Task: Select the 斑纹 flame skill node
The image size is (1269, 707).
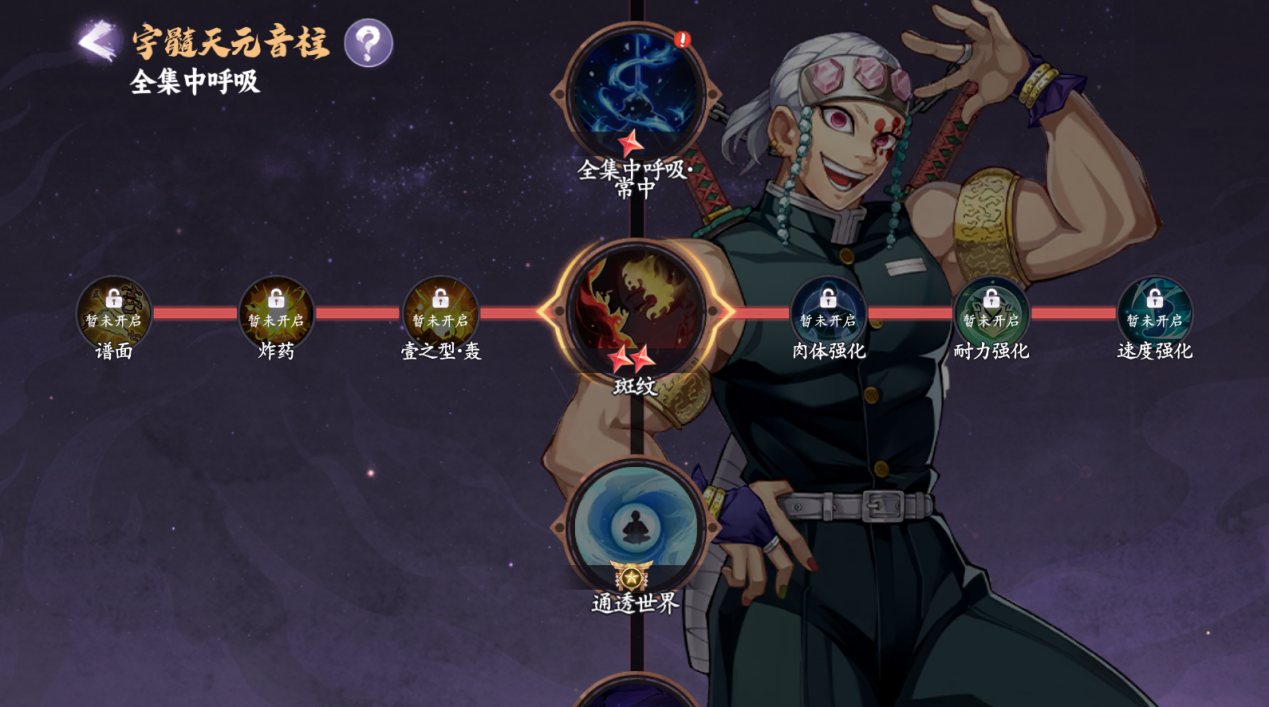Action: [635, 311]
